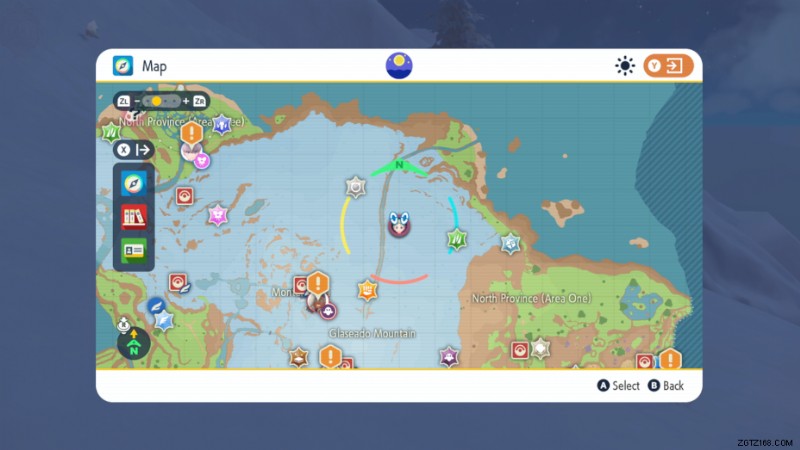The width and height of the screenshot is (800, 450).
Task: Toggle the north-facing compass orientation icon
Action: click(134, 346)
